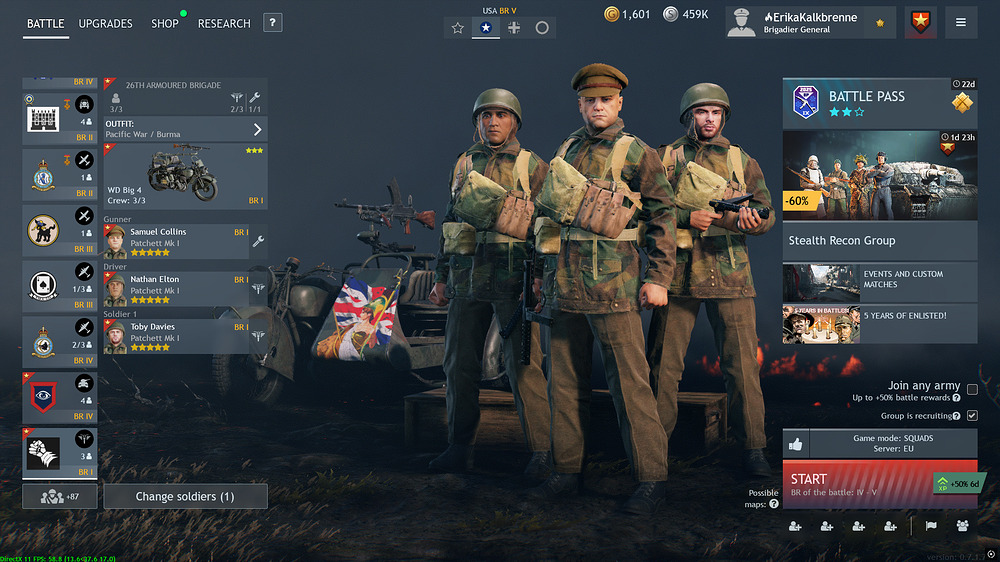Start the battle with the START button
This screenshot has height=562, width=1000.
pyautogui.click(x=860, y=485)
